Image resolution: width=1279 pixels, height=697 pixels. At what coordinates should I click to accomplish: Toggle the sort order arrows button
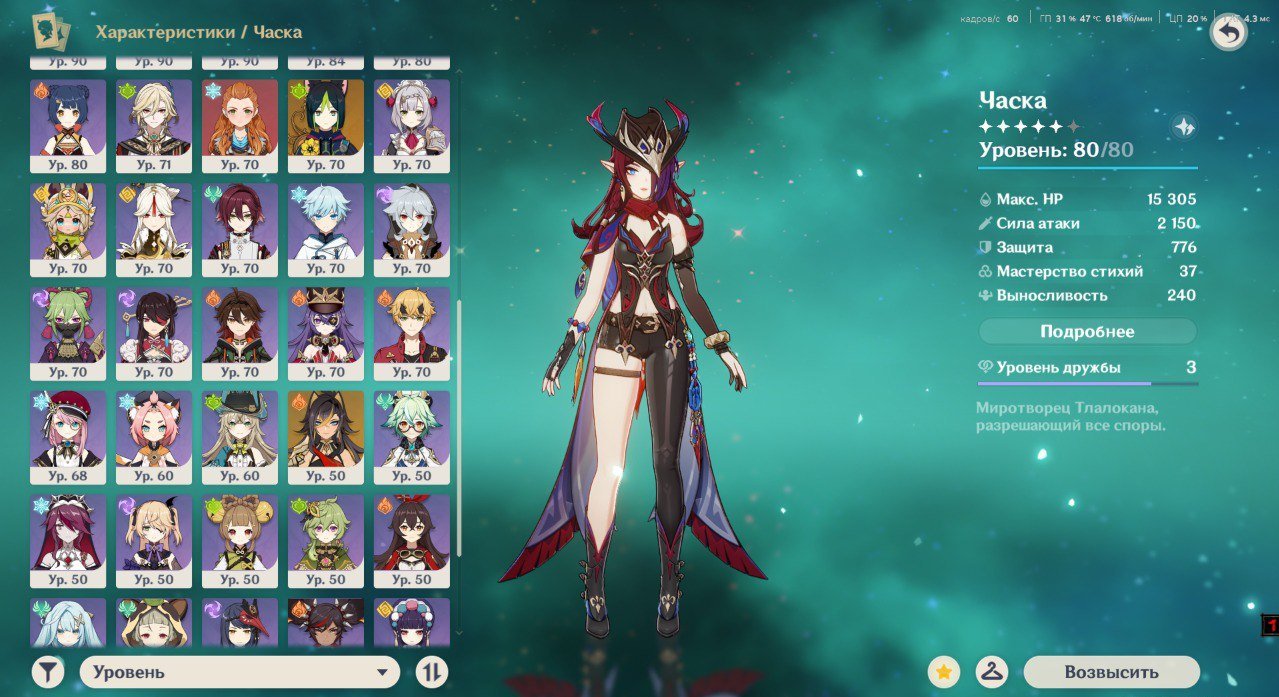click(x=431, y=672)
